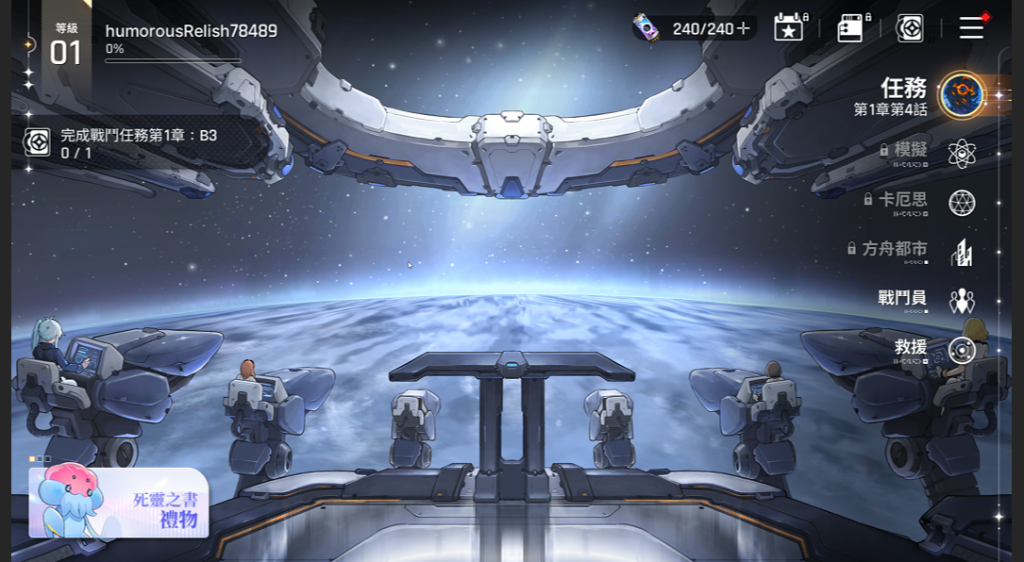Viewport: 1024px width, 562px height.
Task: Open the card with diamond emblem icon
Action: pyautogui.click(x=909, y=28)
